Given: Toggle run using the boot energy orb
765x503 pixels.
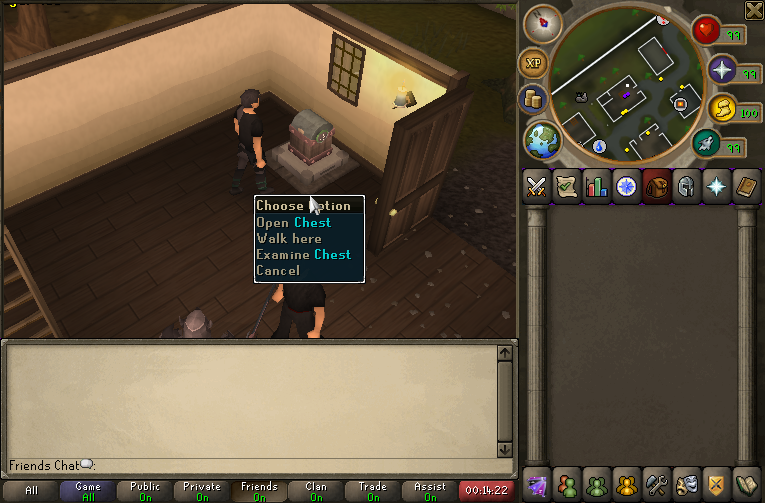Looking at the screenshot, I should pos(707,145).
